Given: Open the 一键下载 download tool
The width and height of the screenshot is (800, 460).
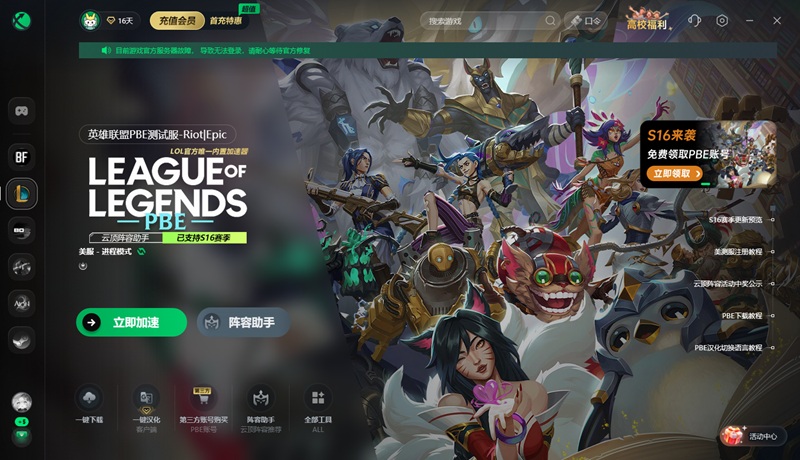Looking at the screenshot, I should coord(89,404).
